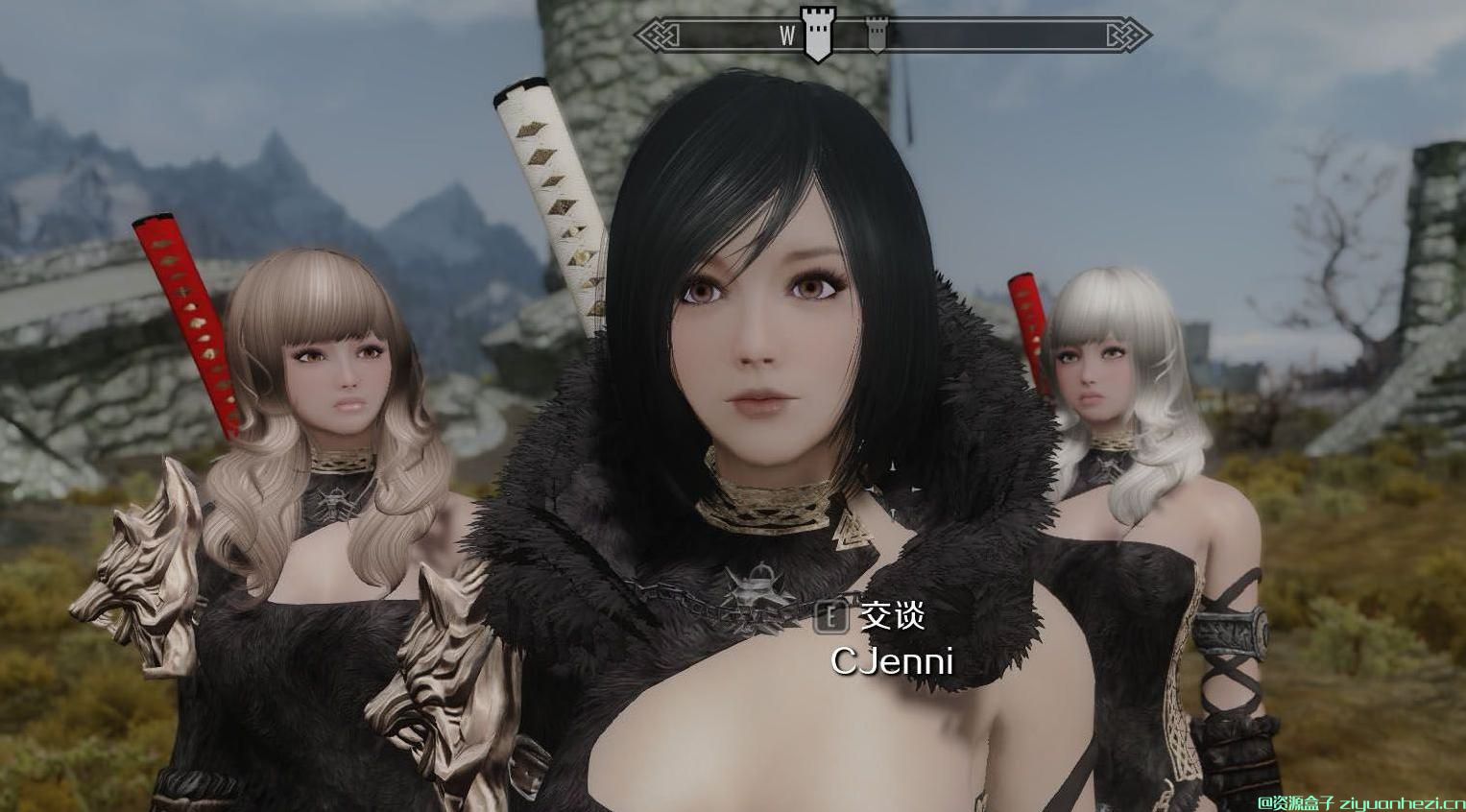Click the white castle marker on the compass

[x=818, y=35]
